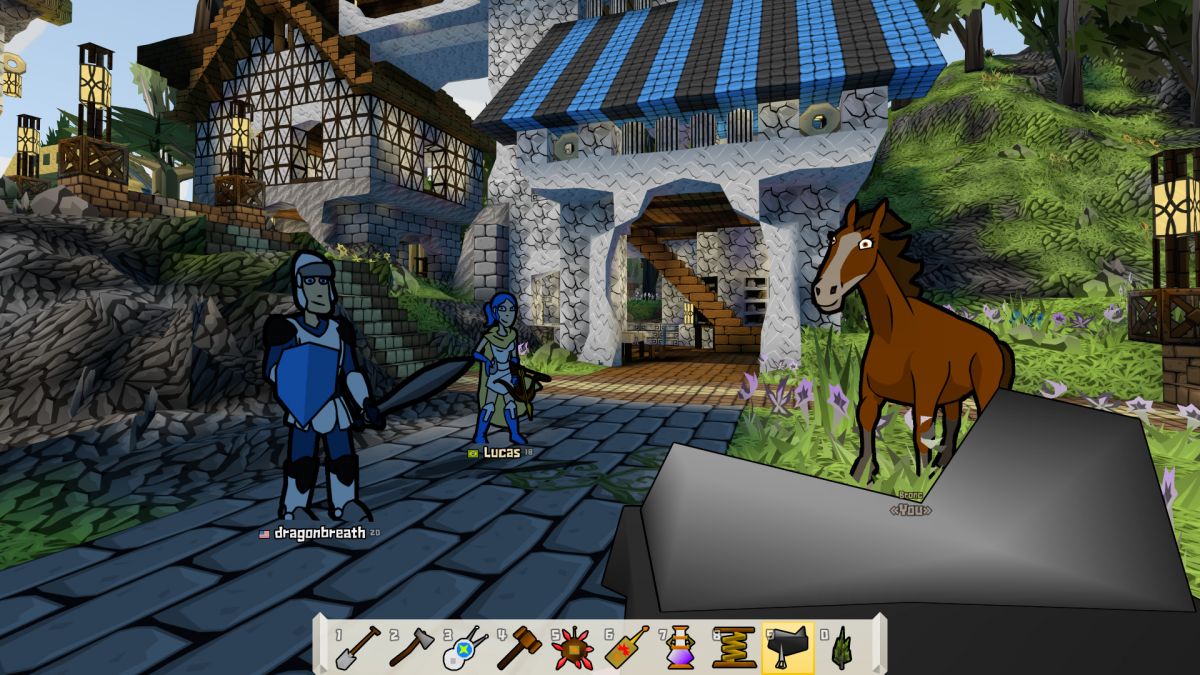Choose the coiled spring item
The image size is (1200, 675).
coord(734,647)
